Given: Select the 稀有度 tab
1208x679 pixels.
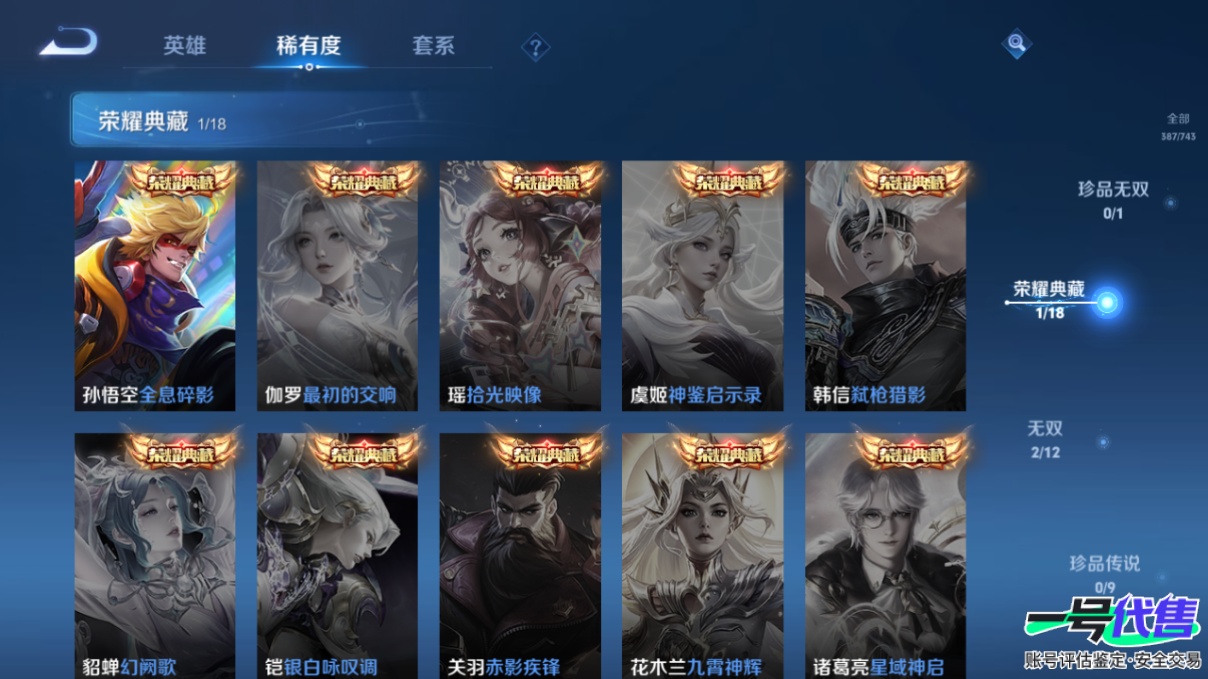Looking at the screenshot, I should point(308,46).
